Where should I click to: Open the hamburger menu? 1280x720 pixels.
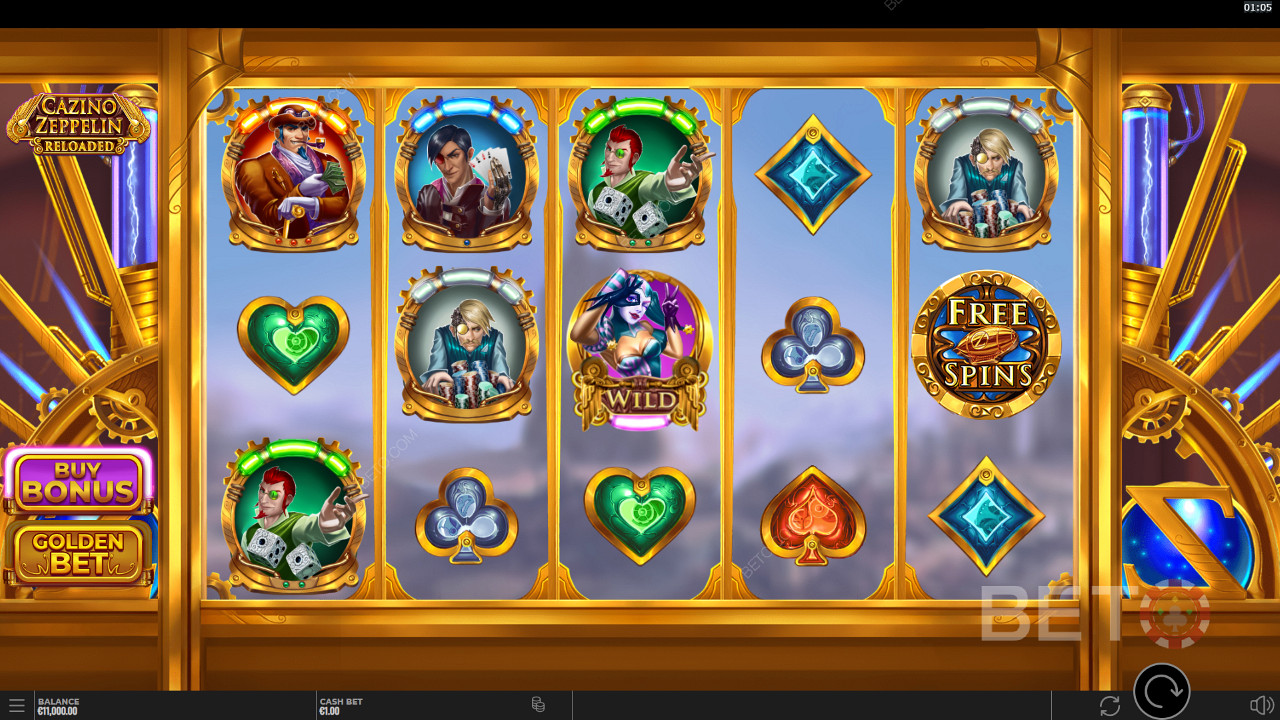(16, 706)
